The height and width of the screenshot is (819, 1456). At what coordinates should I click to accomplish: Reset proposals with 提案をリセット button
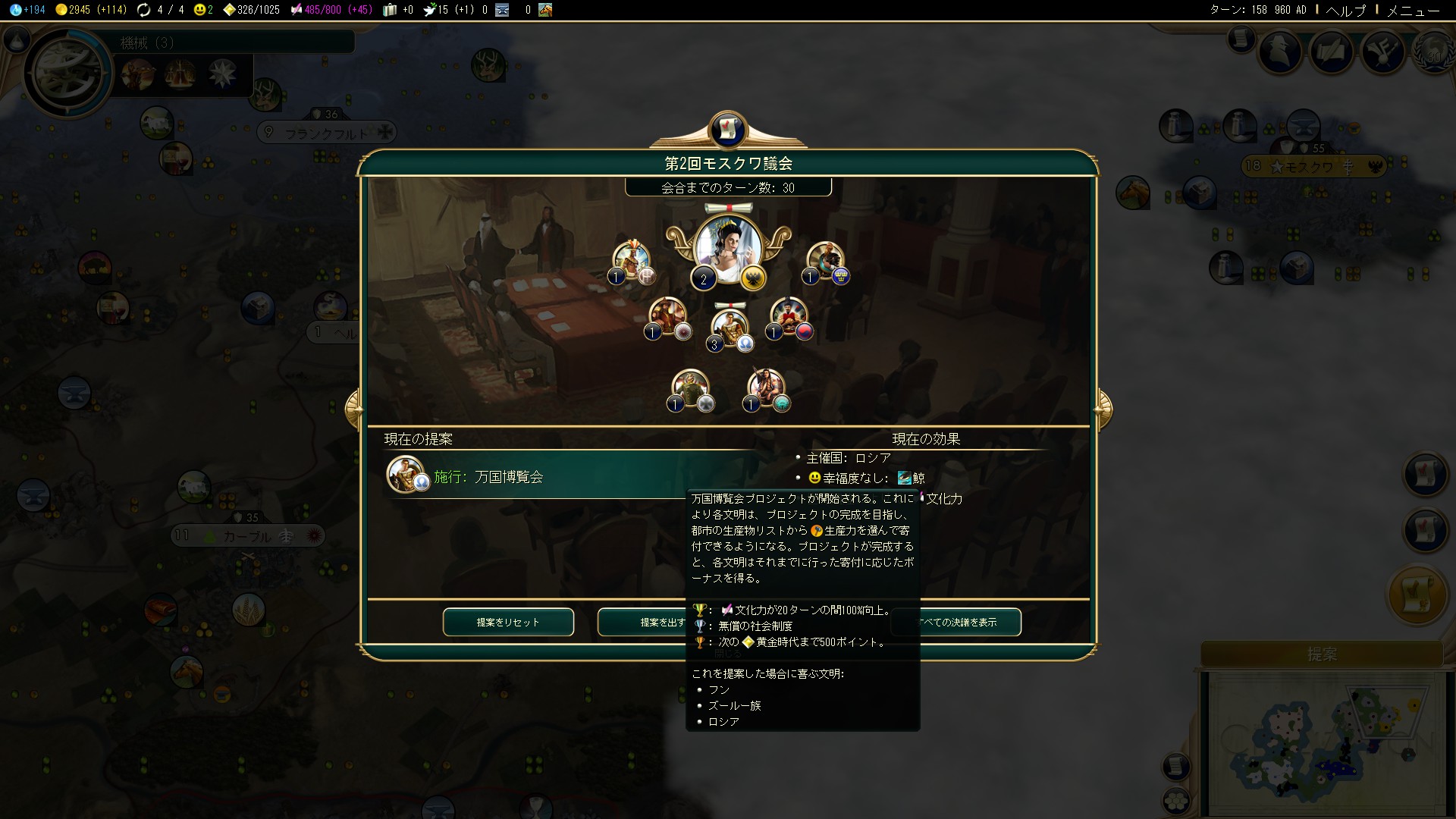[508, 622]
